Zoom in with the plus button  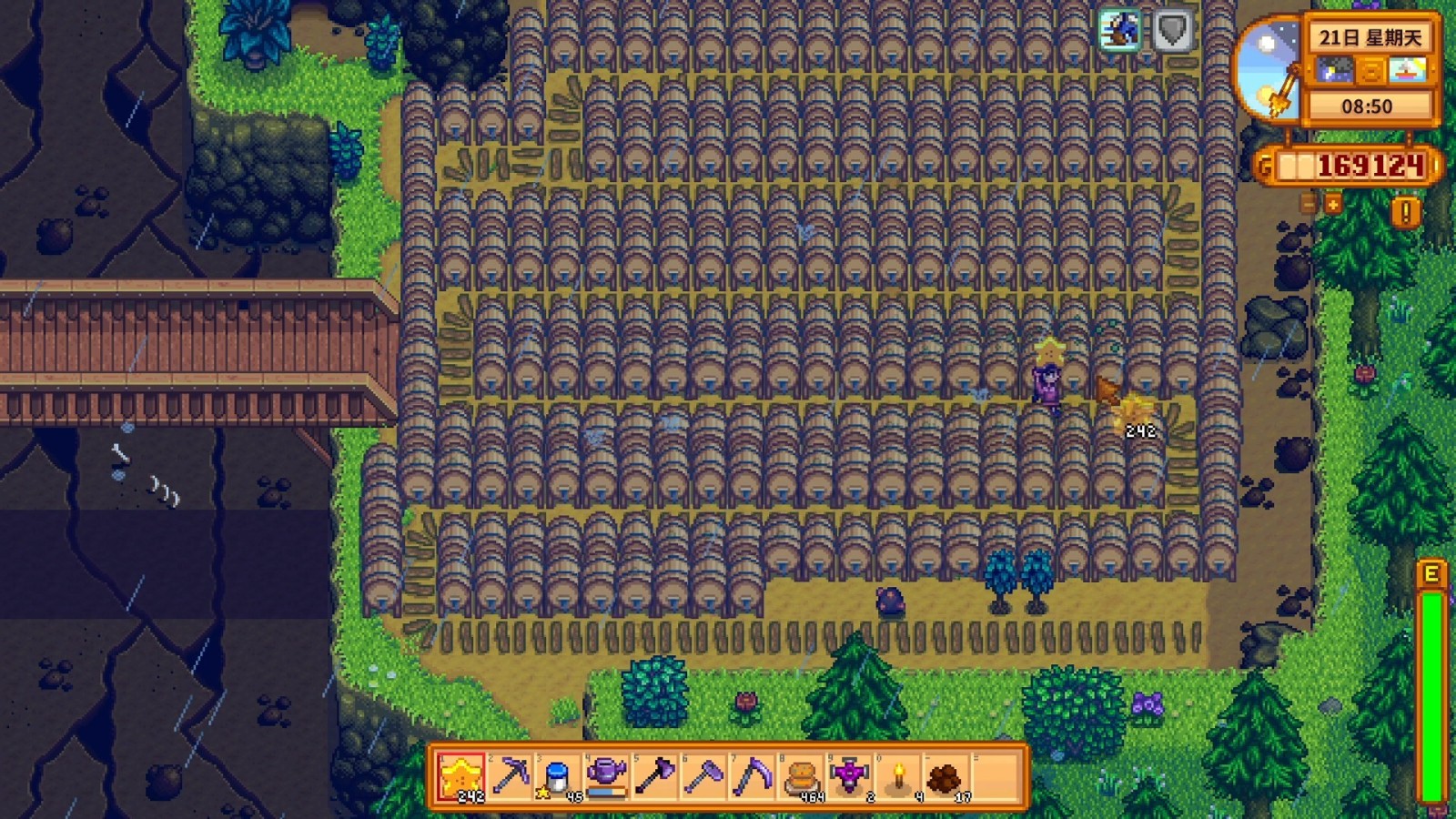(1333, 205)
